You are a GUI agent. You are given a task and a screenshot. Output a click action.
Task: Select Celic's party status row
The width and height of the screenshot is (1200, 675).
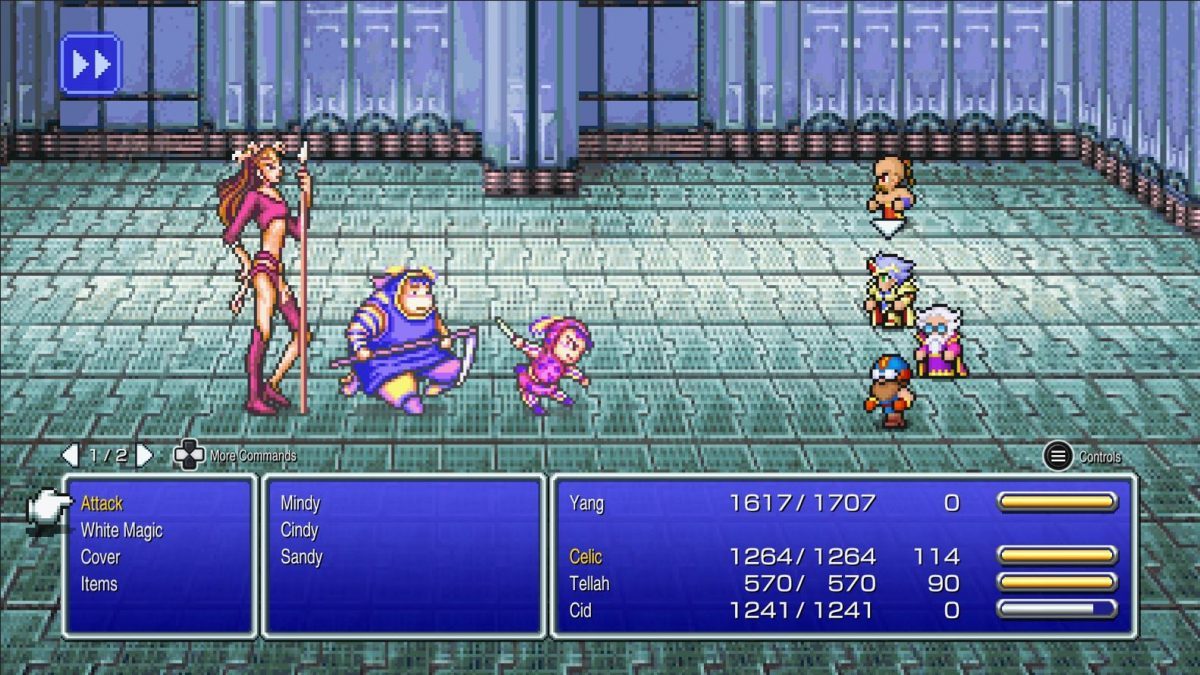[x=842, y=556]
